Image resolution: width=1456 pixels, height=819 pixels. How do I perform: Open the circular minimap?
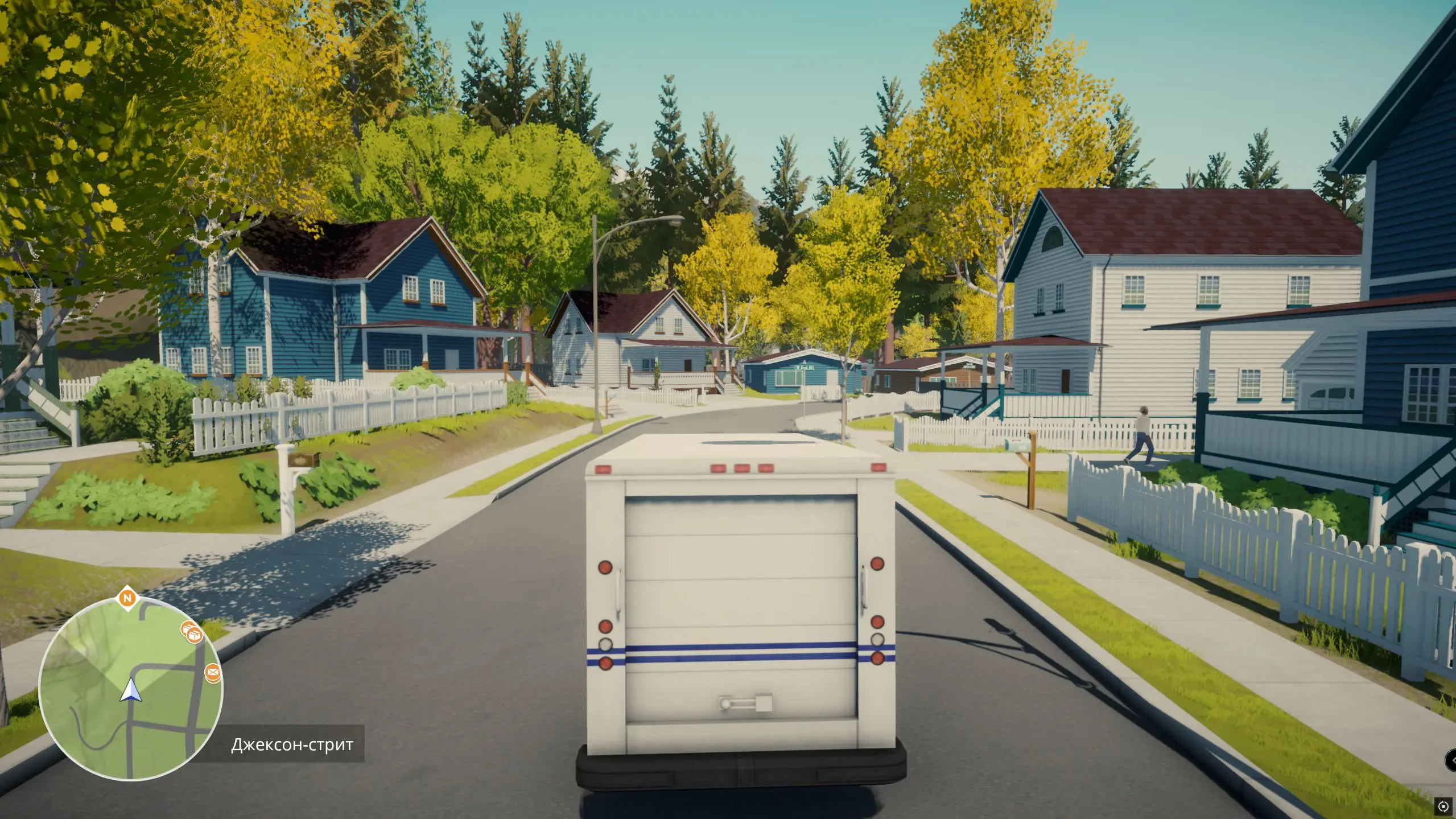click(130, 689)
